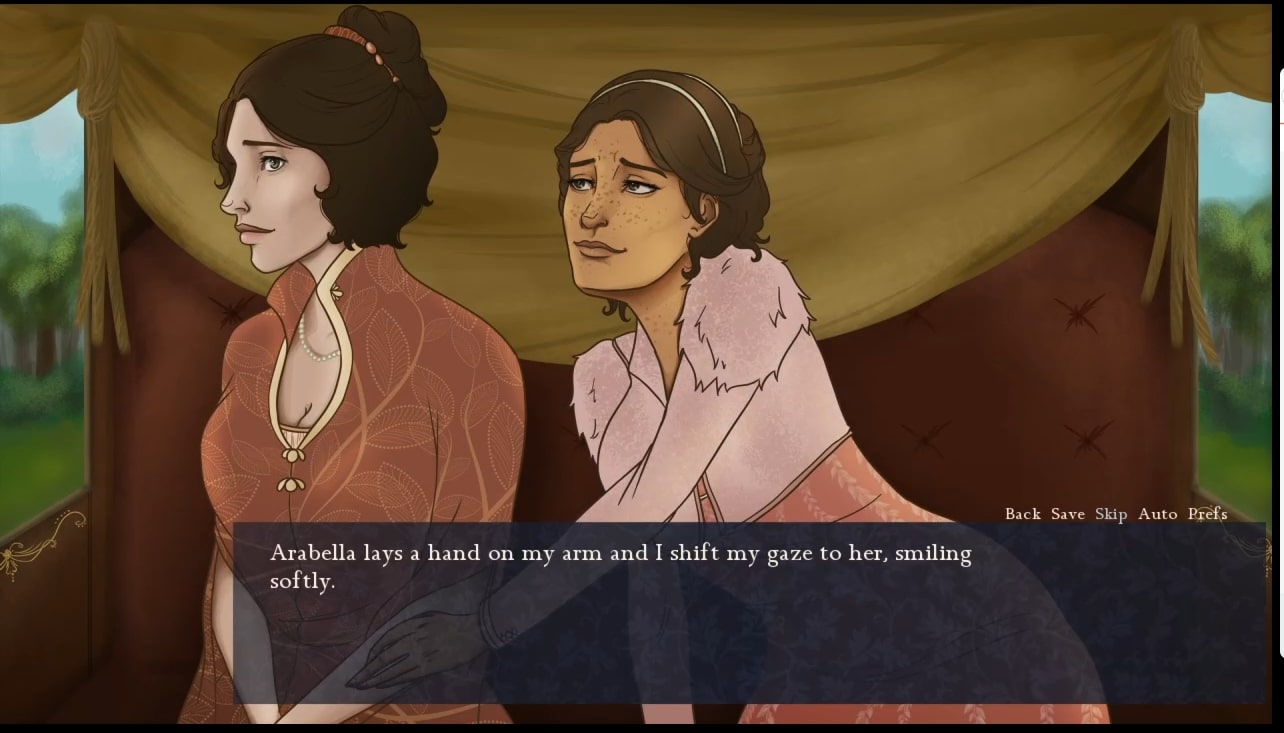Screen dimensions: 1284x733
Task: Turn on Auto dialogue advance
Action: pyautogui.click(x=1157, y=514)
